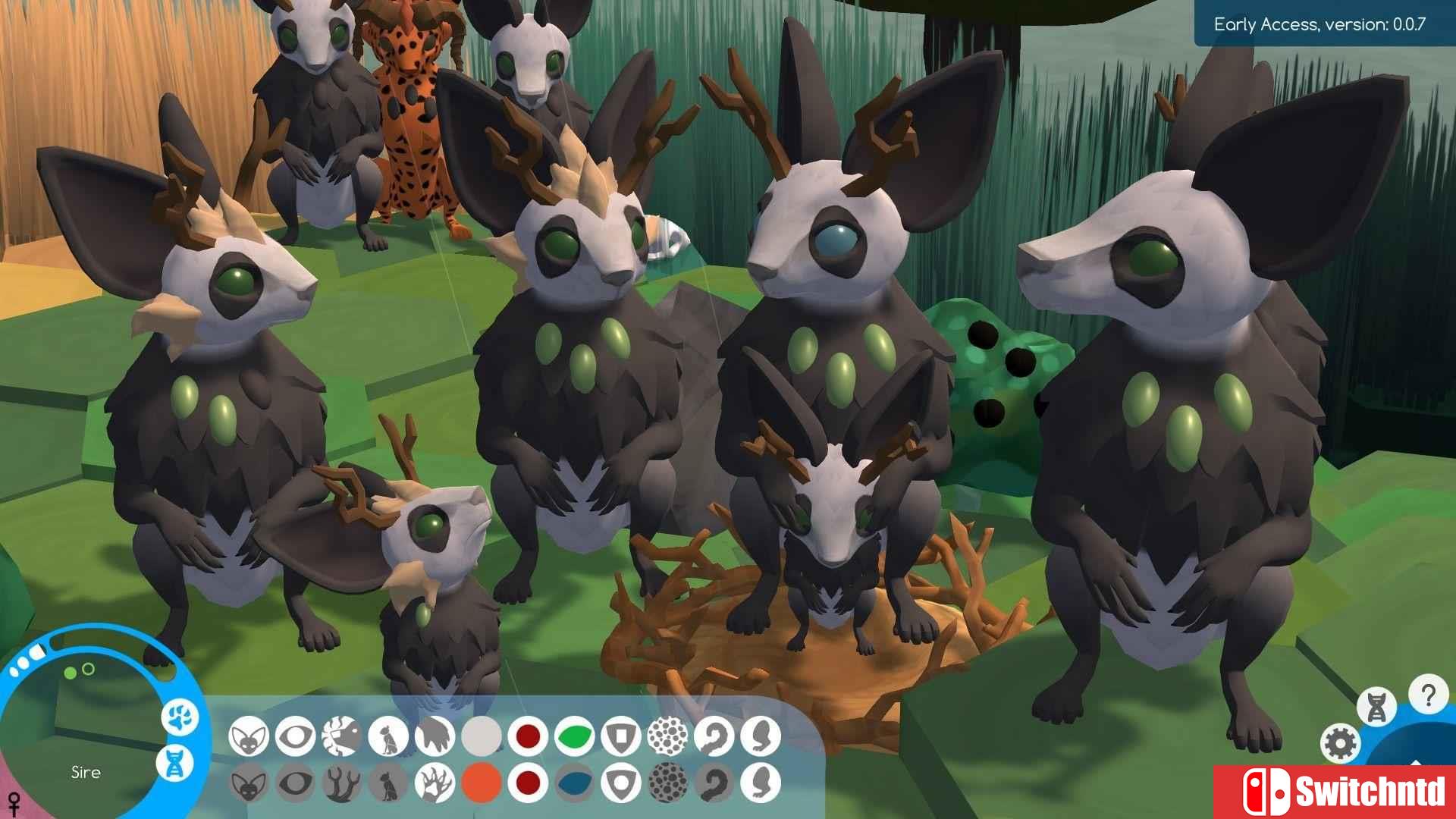This screenshot has width=1456, height=819.
Task: Click the white eye gene icon
Action: pyautogui.click(x=295, y=736)
